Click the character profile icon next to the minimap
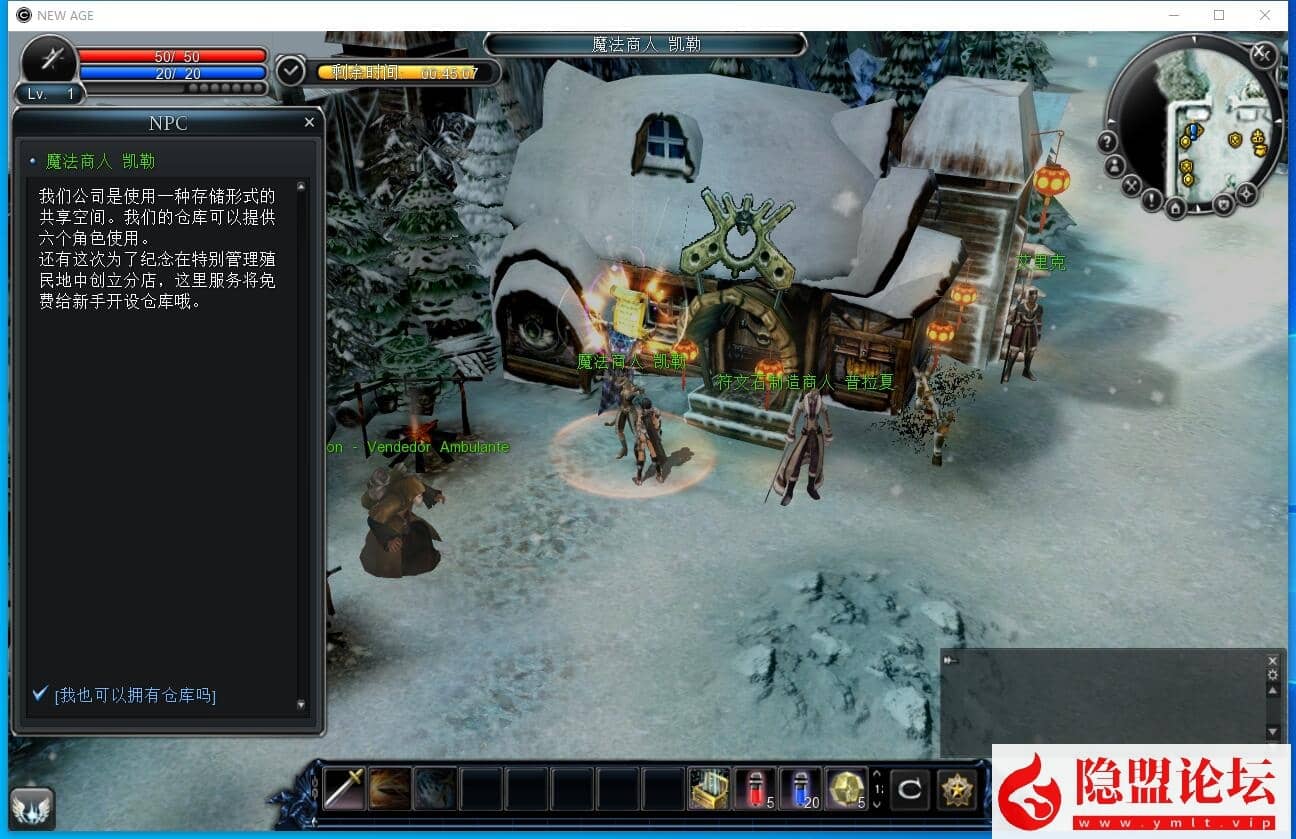Screen dimensions: 1296x839 1114,166
